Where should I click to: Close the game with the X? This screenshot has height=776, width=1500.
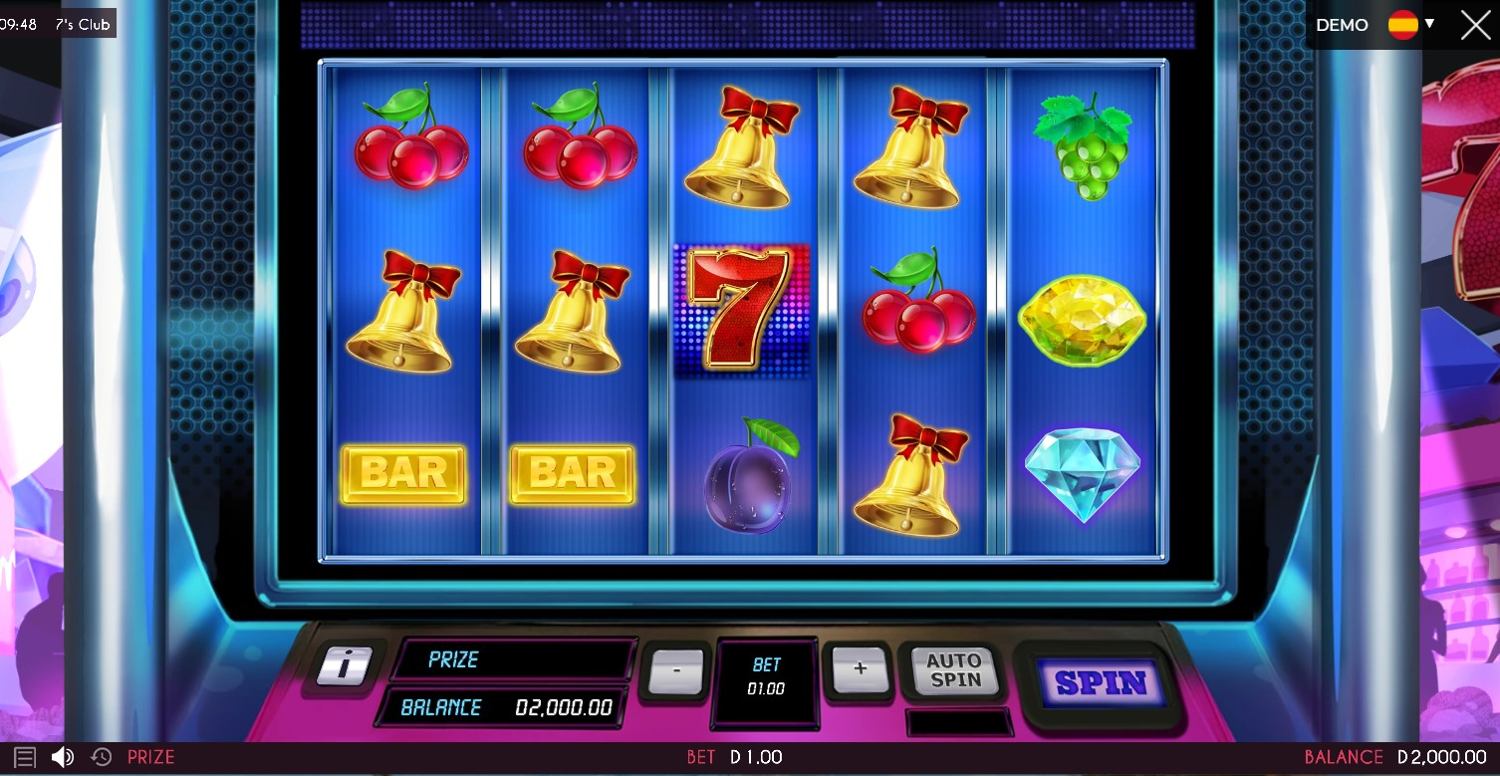coord(1475,25)
